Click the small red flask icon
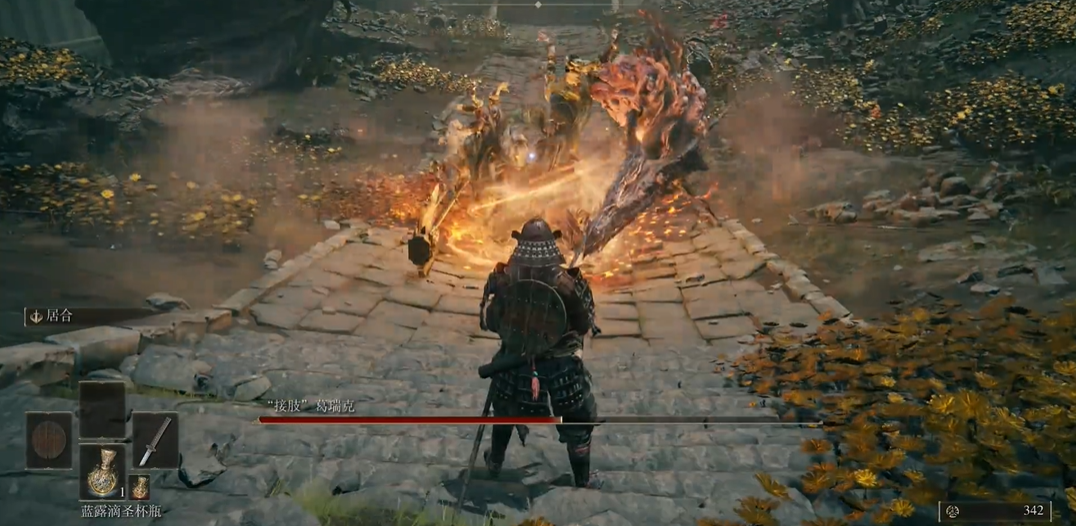The width and height of the screenshot is (1076, 526). 140,486
